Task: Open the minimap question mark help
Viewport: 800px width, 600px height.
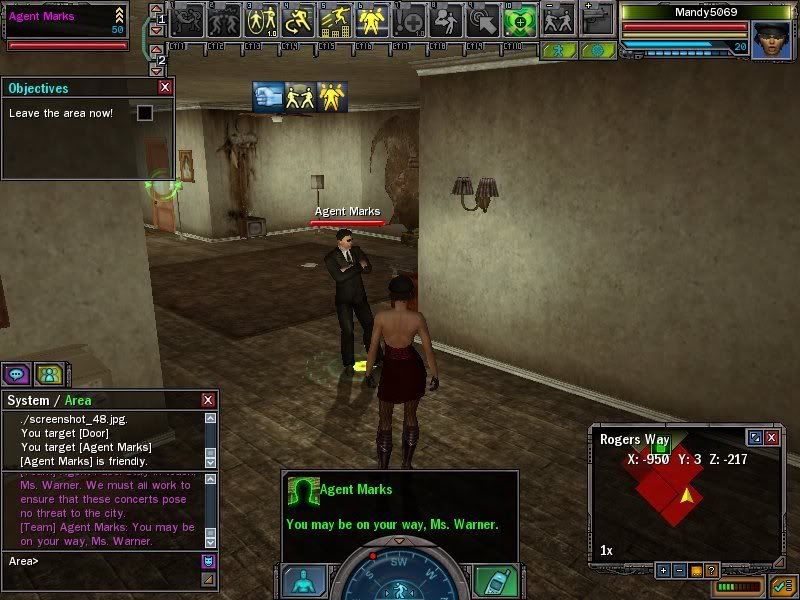Action: [711, 570]
